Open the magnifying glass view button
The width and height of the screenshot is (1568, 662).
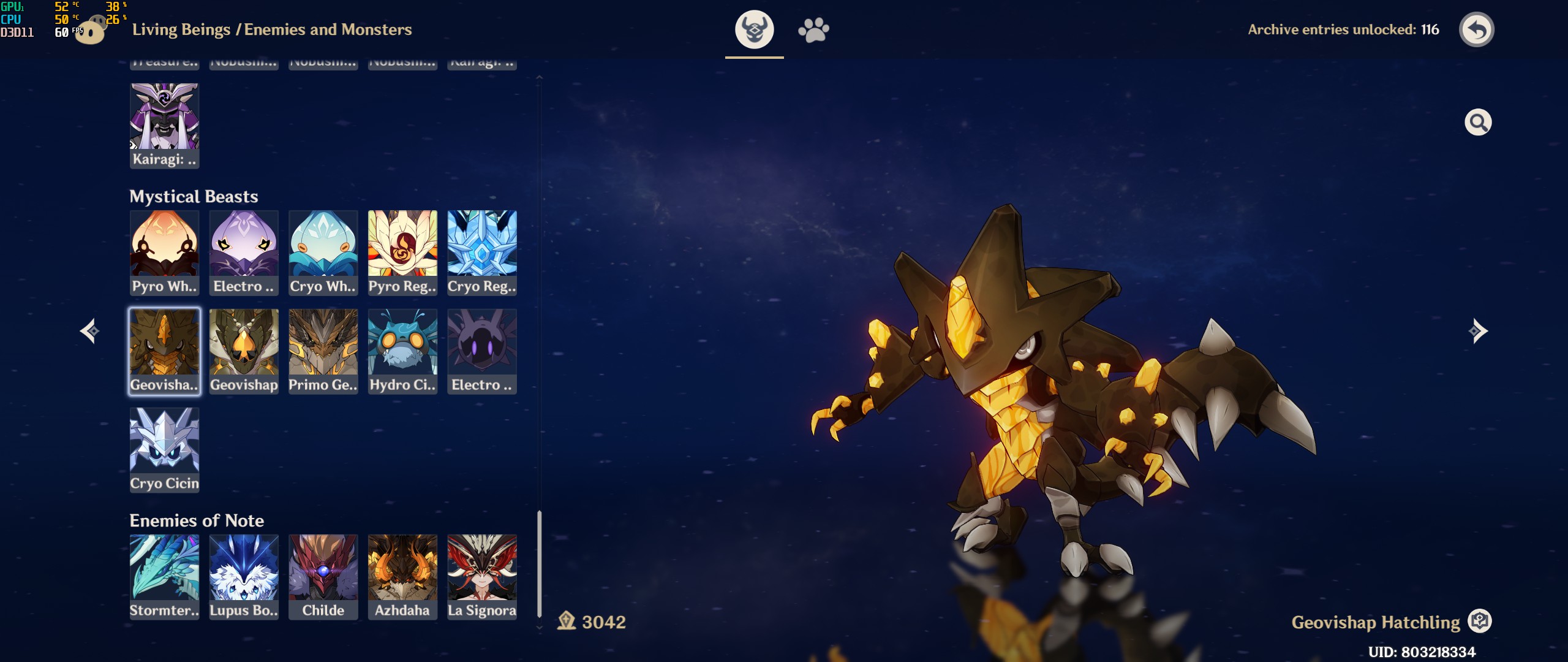click(x=1477, y=123)
